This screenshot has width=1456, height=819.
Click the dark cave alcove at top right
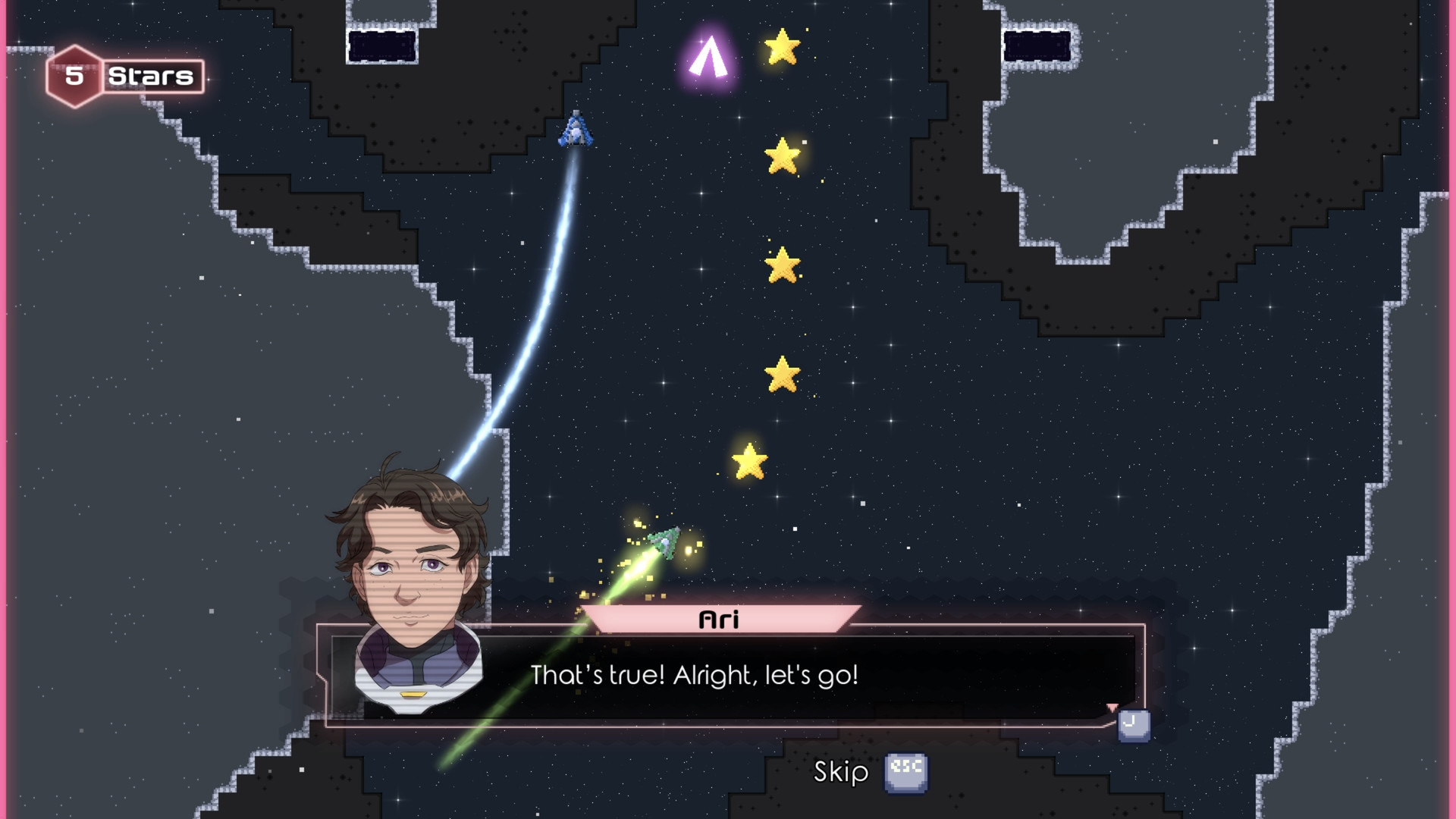point(1037,45)
